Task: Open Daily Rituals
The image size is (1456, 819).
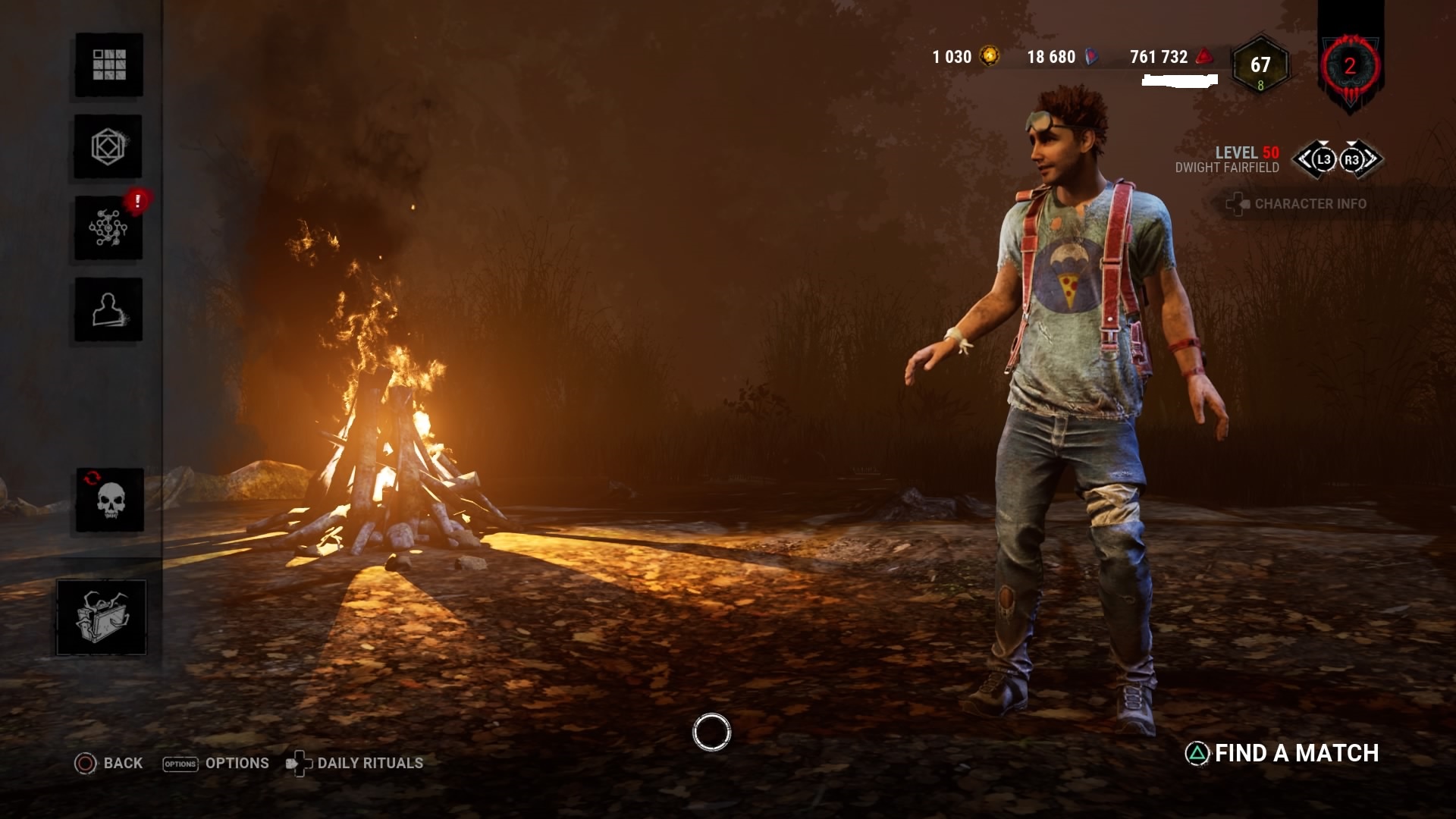Action: (x=355, y=763)
